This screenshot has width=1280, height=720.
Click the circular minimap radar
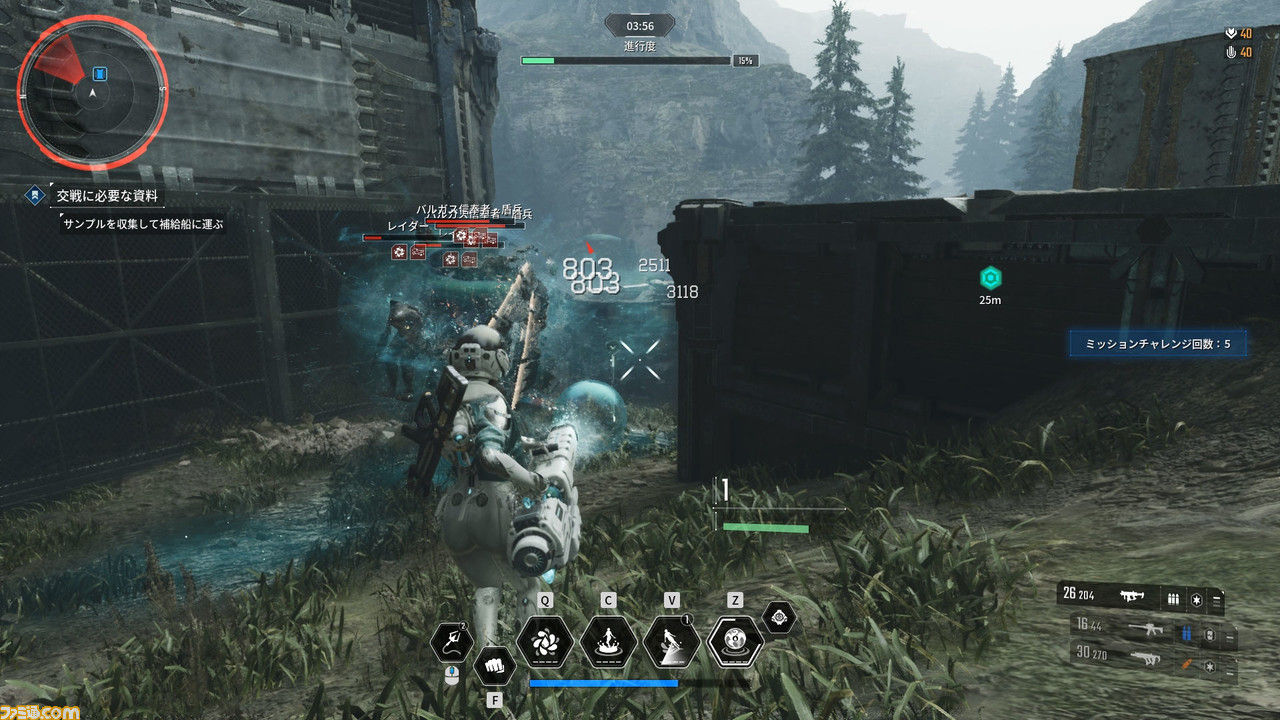tap(92, 92)
